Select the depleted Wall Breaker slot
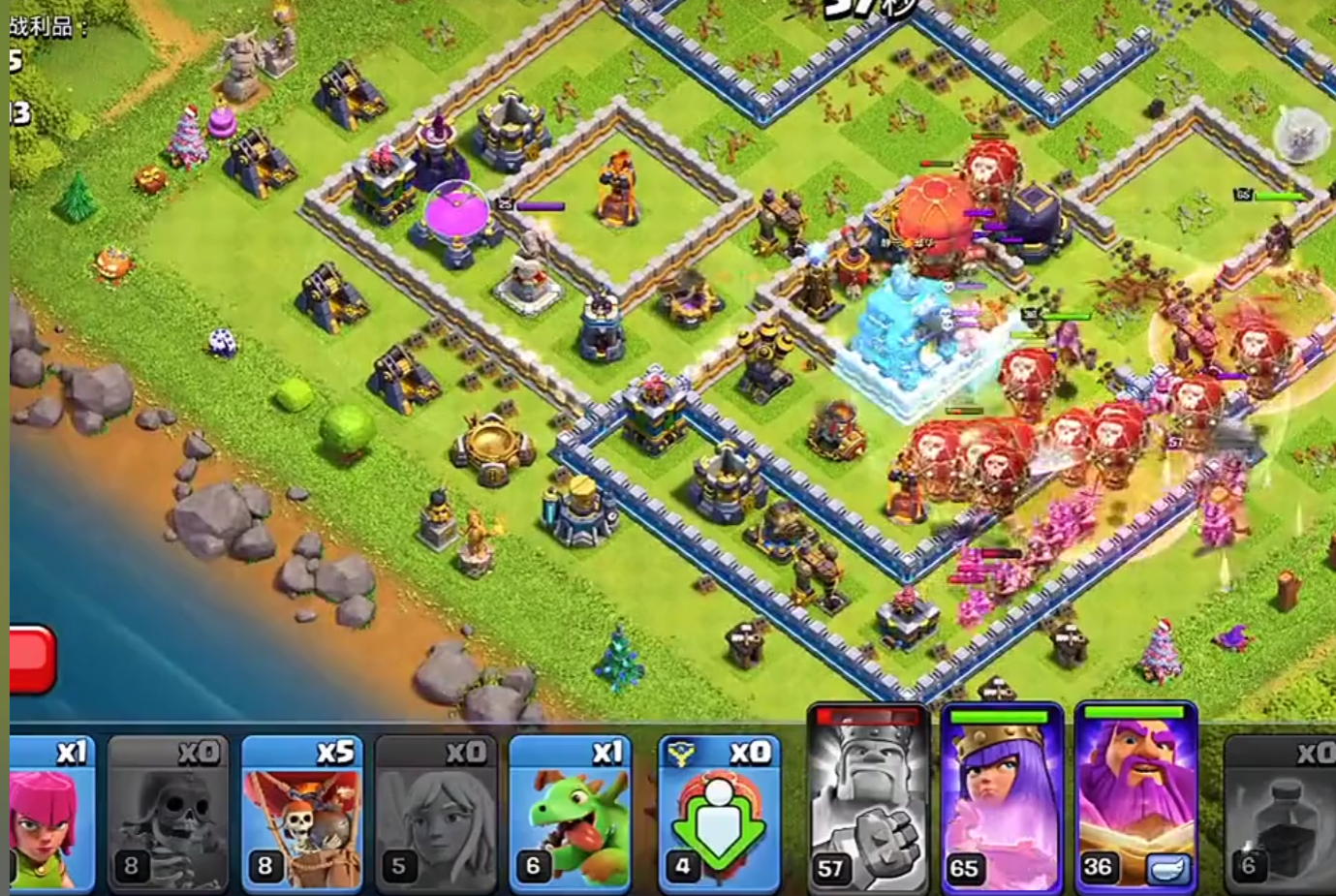 [x=168, y=812]
